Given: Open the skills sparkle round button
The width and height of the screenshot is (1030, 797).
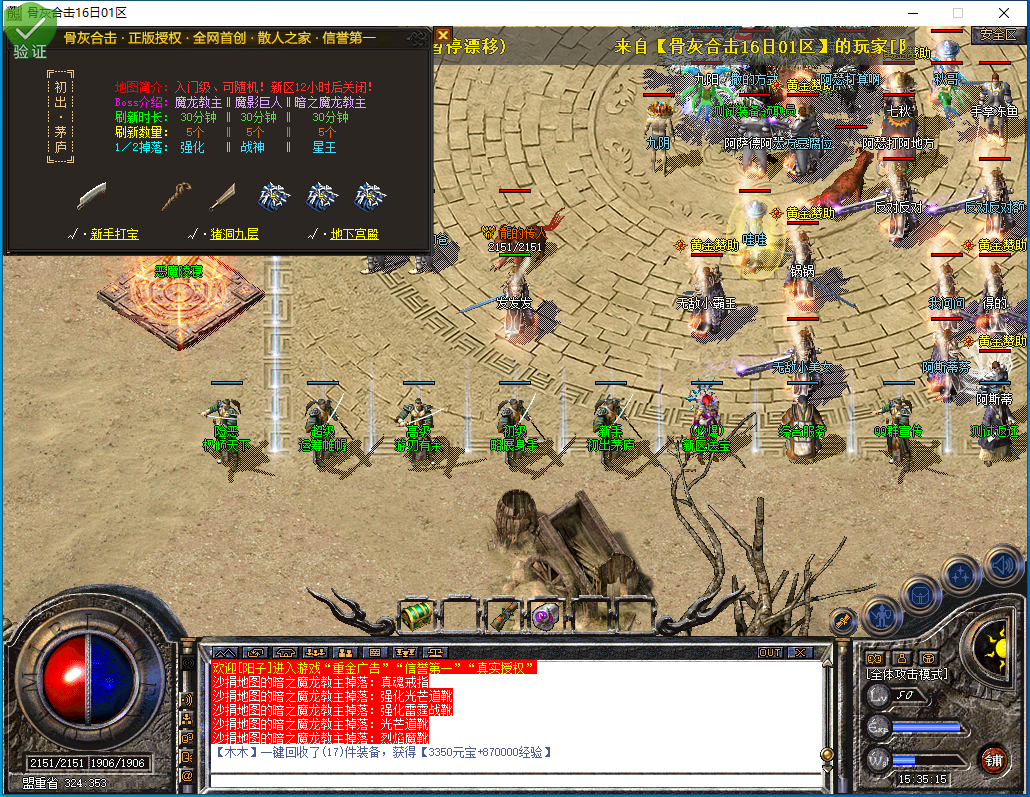Looking at the screenshot, I should [x=961, y=575].
